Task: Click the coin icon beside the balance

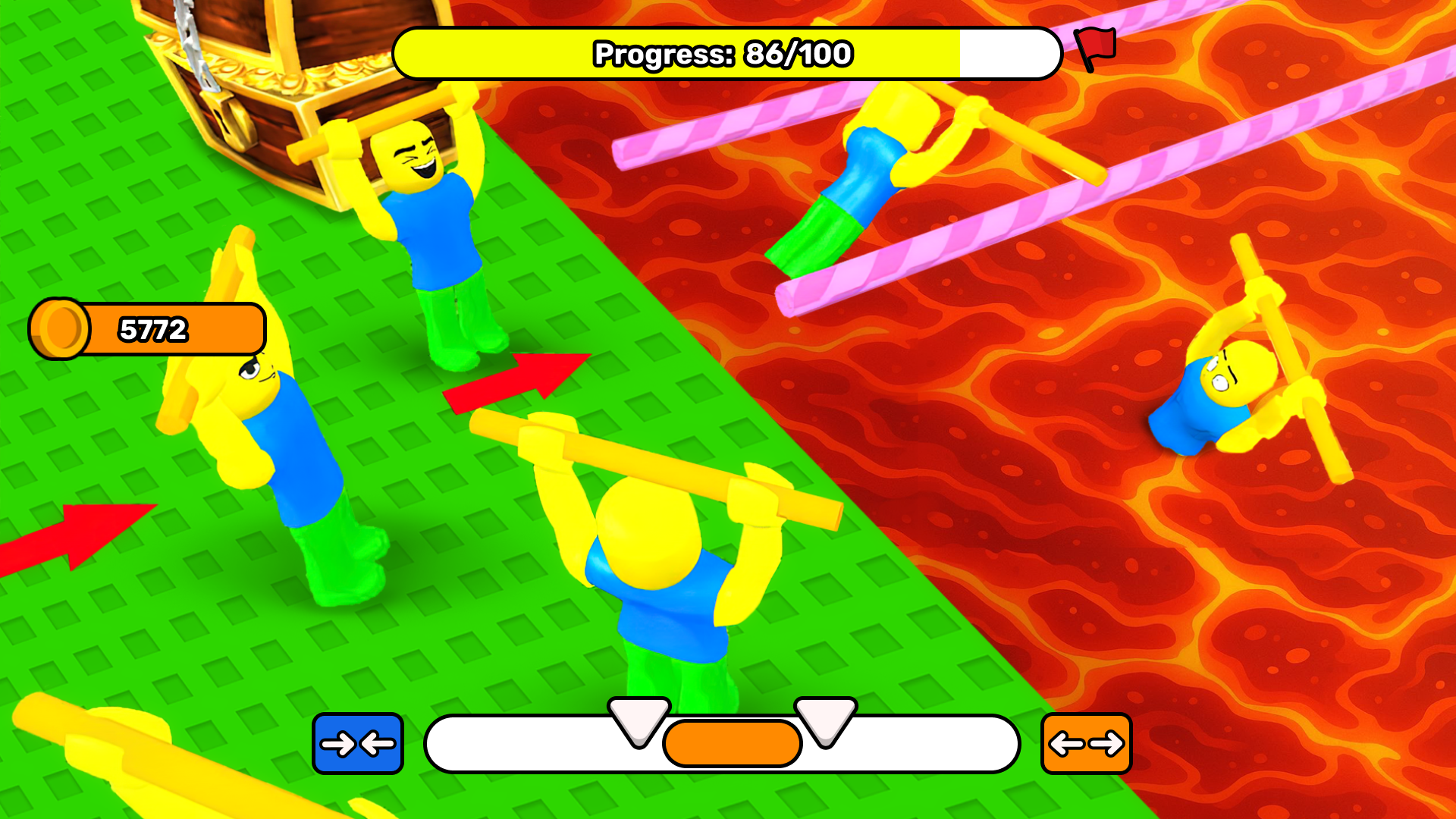Action: coord(61,328)
